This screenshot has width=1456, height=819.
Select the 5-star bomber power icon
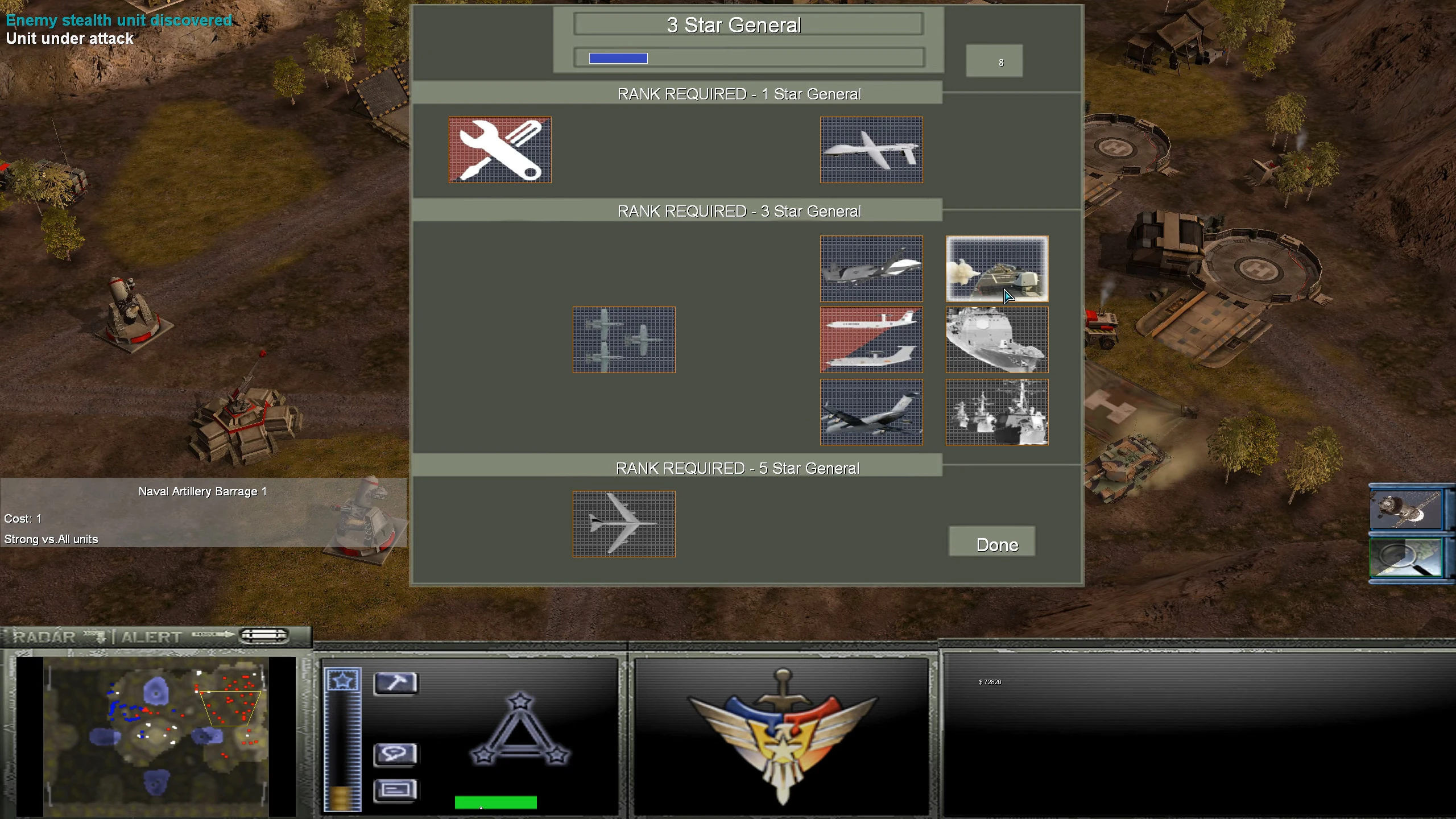[623, 524]
